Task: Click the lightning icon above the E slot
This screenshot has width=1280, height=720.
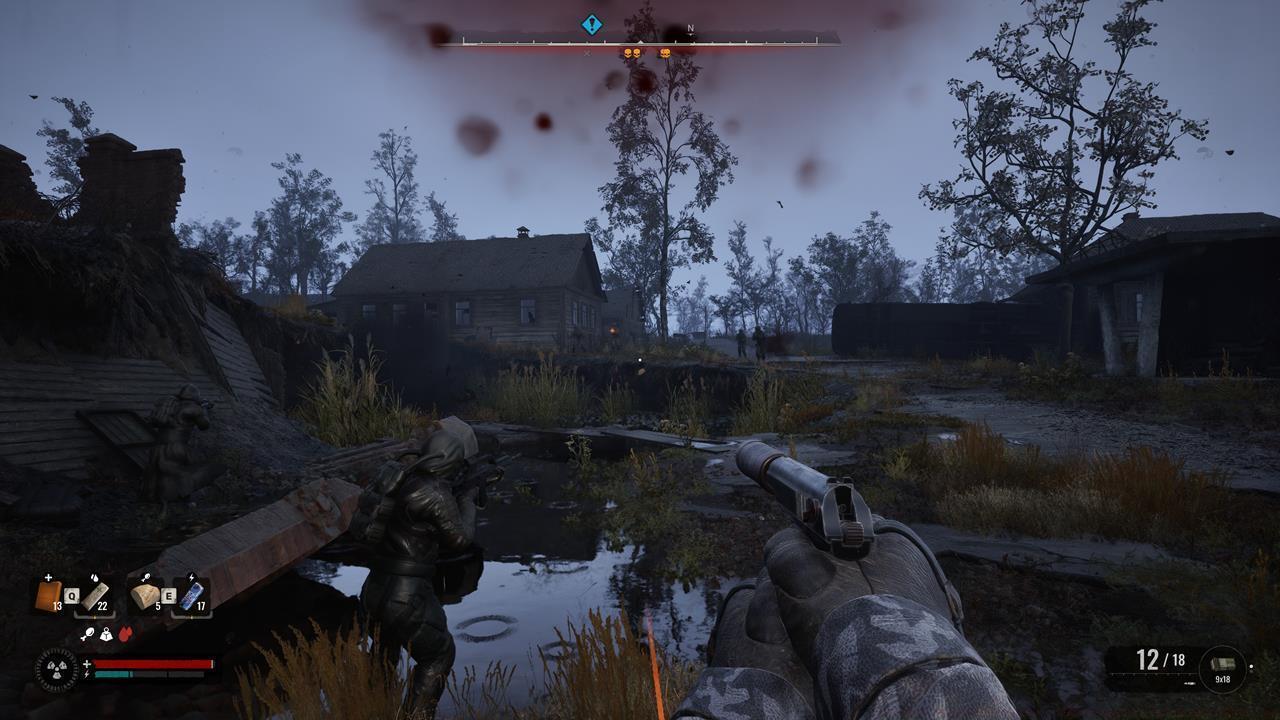Action: point(192,577)
